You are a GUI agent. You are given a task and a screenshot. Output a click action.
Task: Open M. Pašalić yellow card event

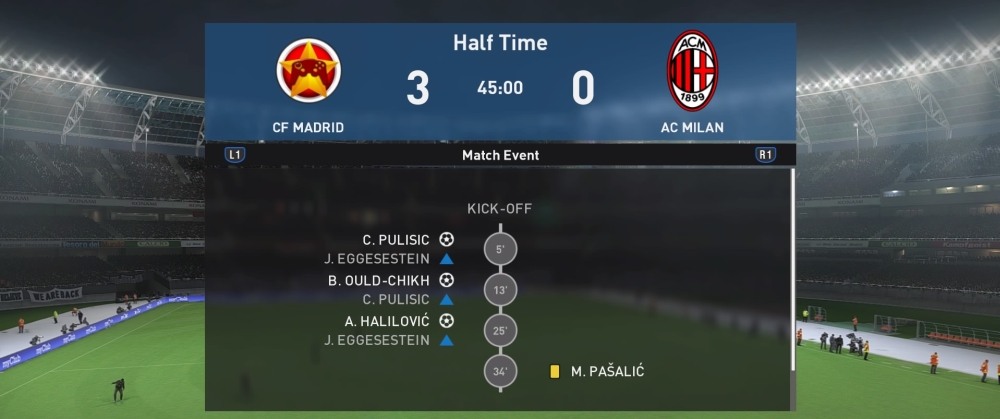tap(598, 371)
